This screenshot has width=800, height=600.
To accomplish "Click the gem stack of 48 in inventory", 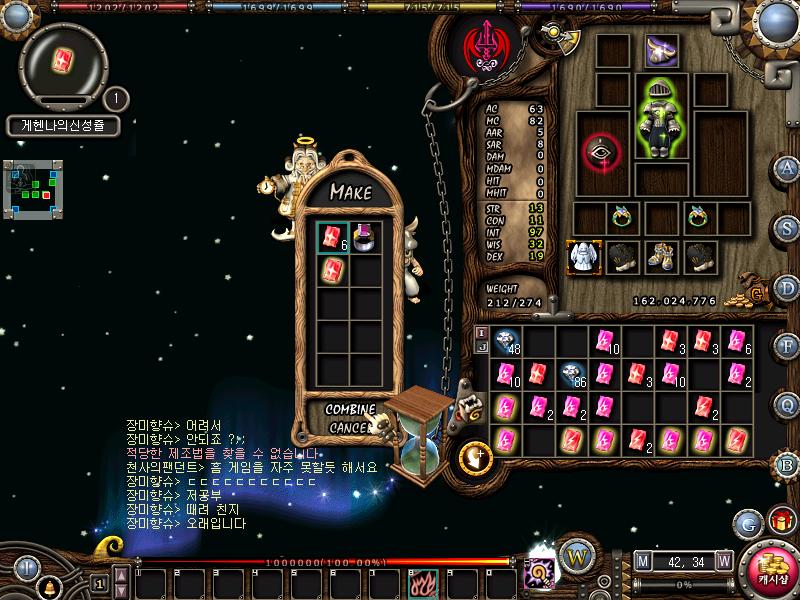I will (506, 343).
